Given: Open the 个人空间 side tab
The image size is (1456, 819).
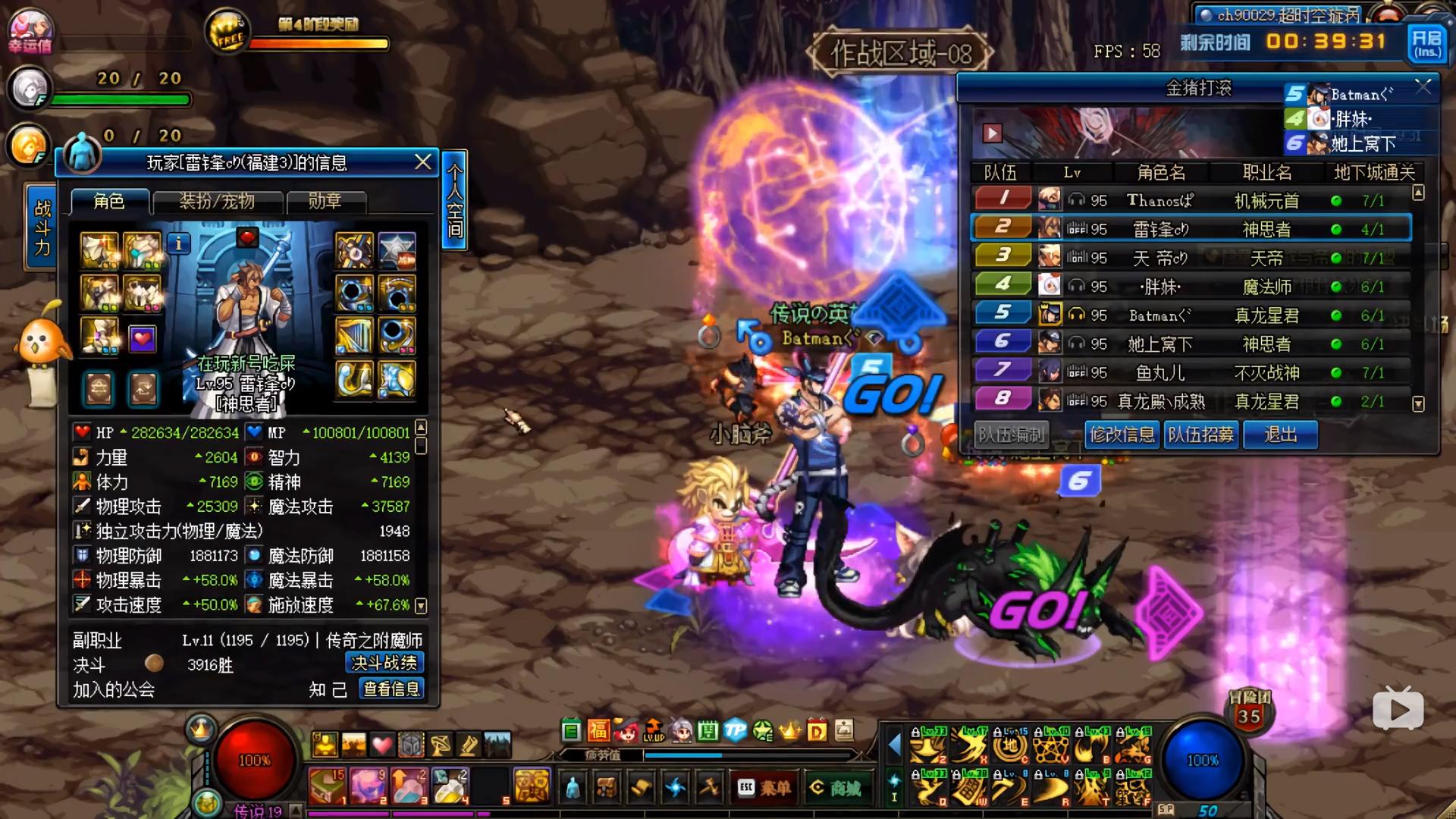Looking at the screenshot, I should tap(454, 199).
